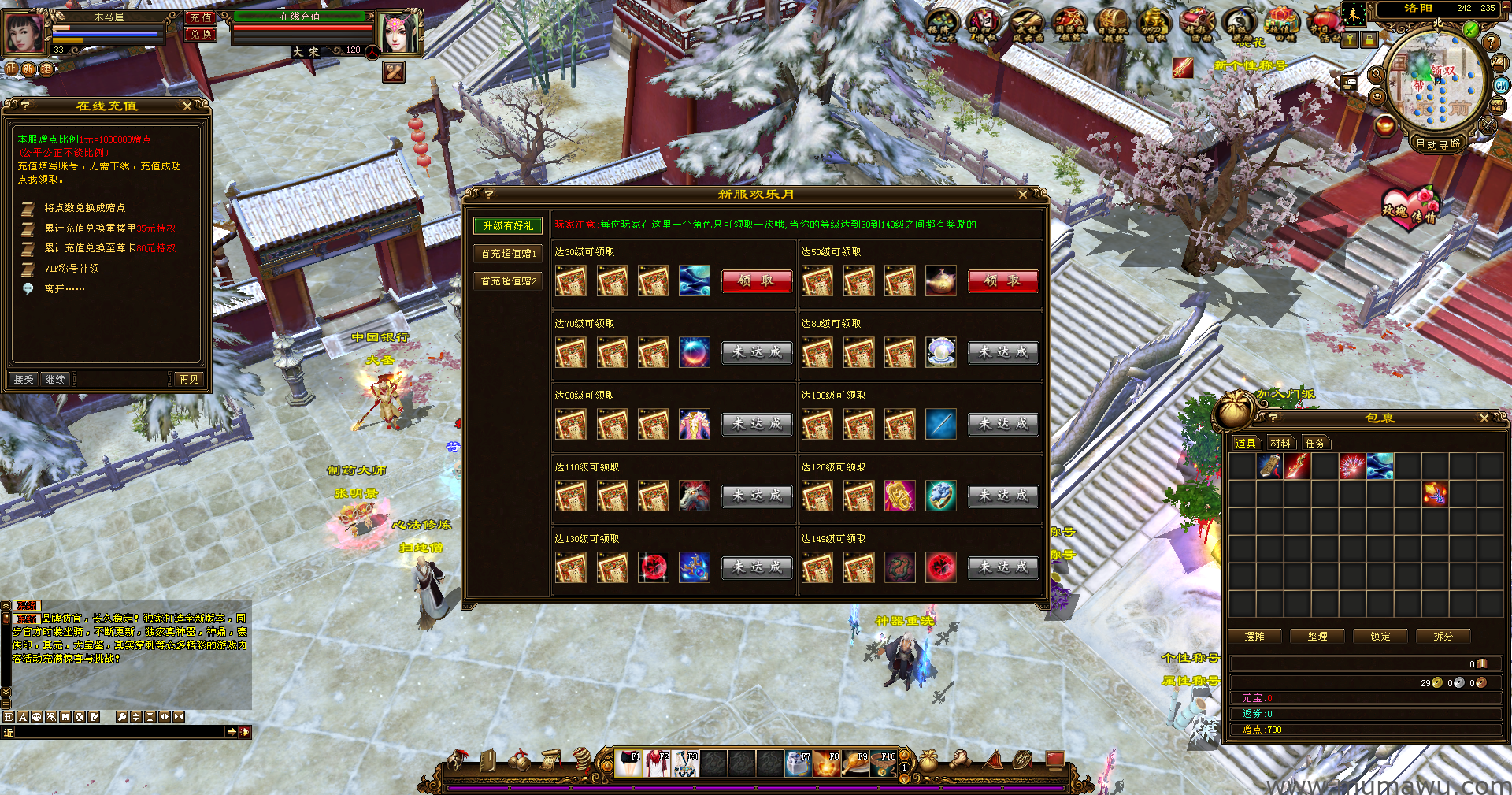1512x795 pixels.
Task: Close the 包裹 inventory window
Action: point(1484,418)
